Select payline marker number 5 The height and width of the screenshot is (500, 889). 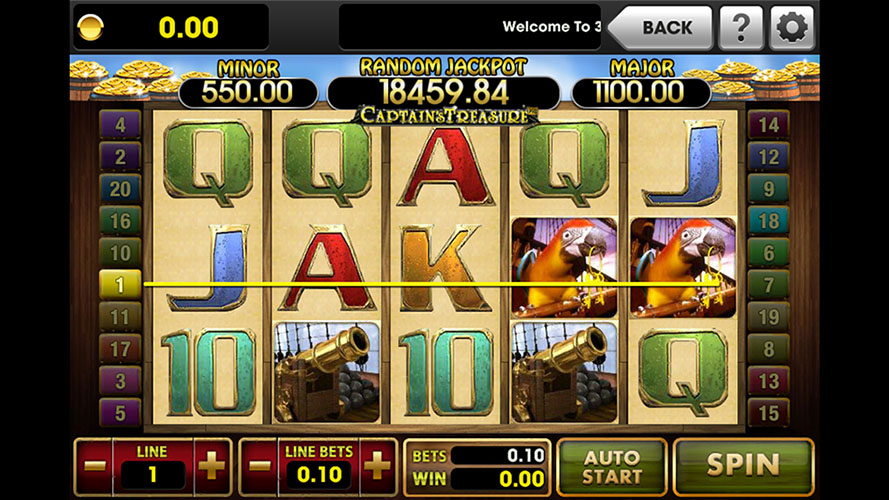[x=120, y=412]
